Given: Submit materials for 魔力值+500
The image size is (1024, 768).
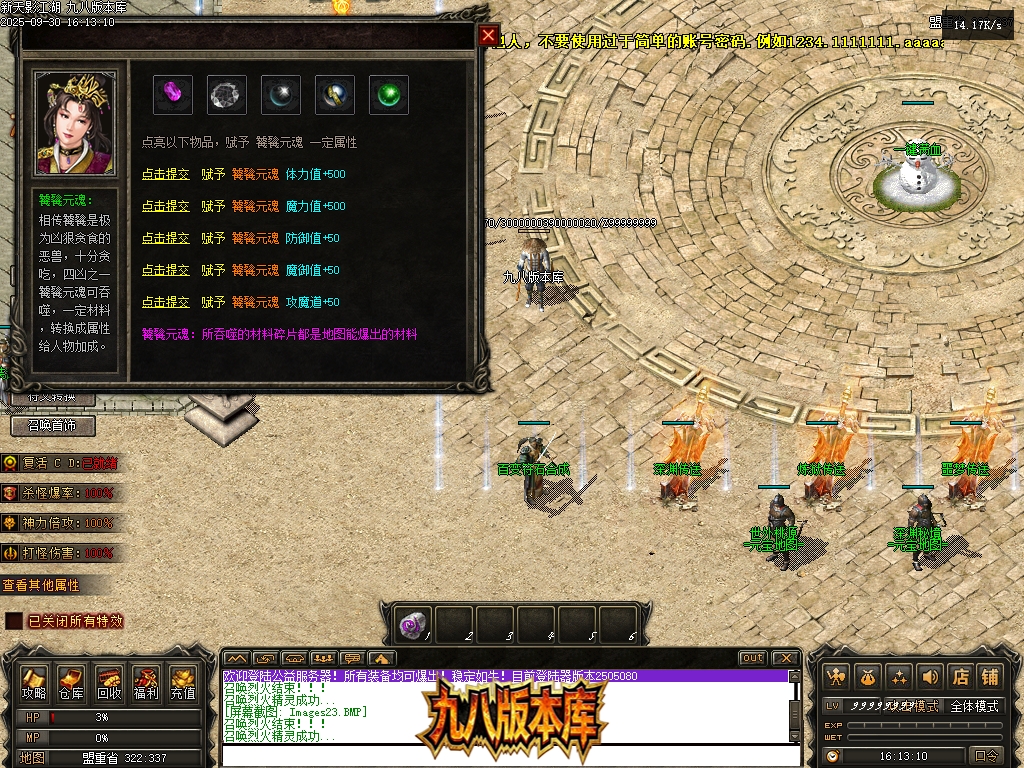Looking at the screenshot, I should pyautogui.click(x=165, y=206).
